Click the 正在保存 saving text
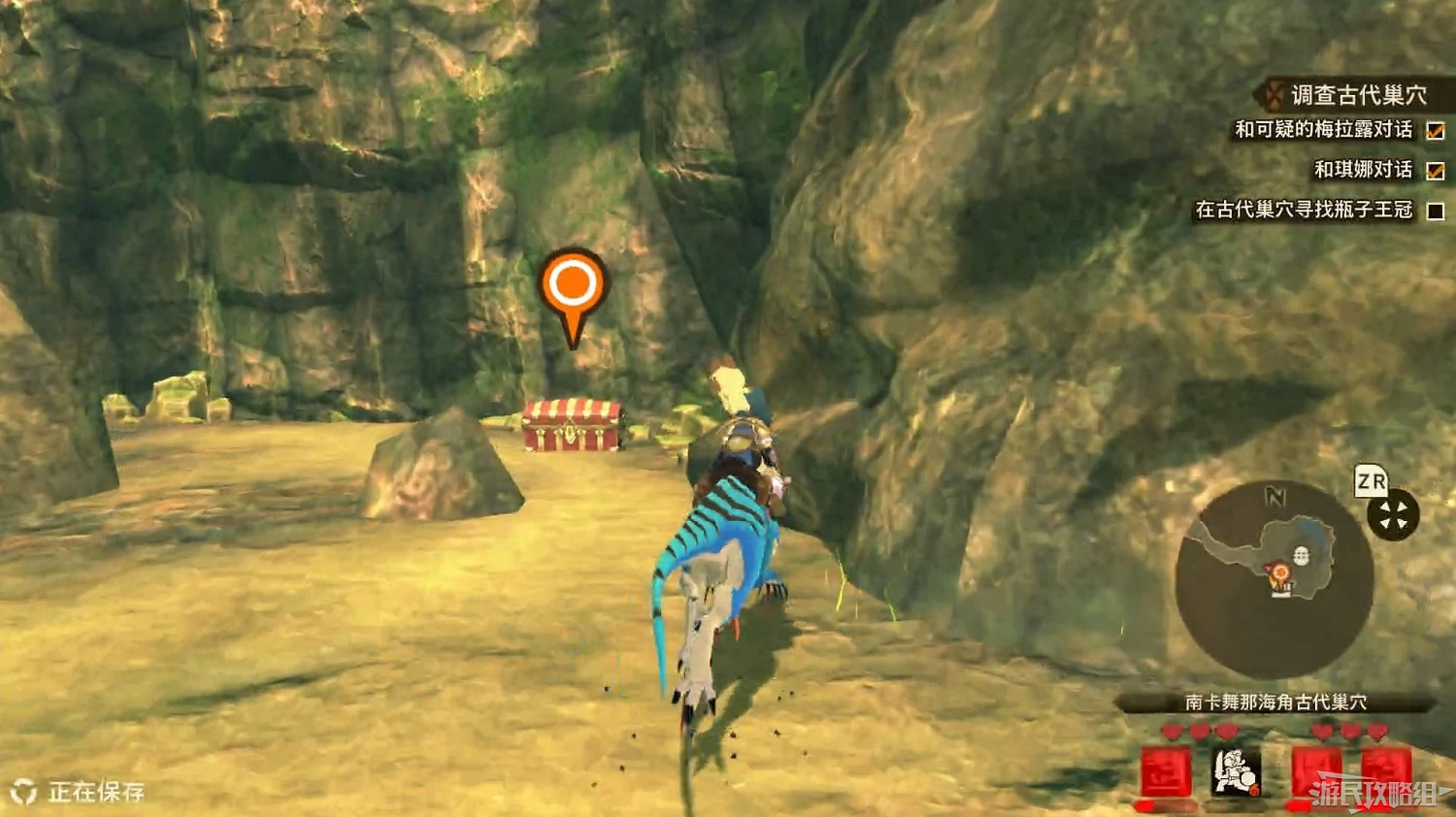Screen dimensions: 1456x817 click(95, 795)
